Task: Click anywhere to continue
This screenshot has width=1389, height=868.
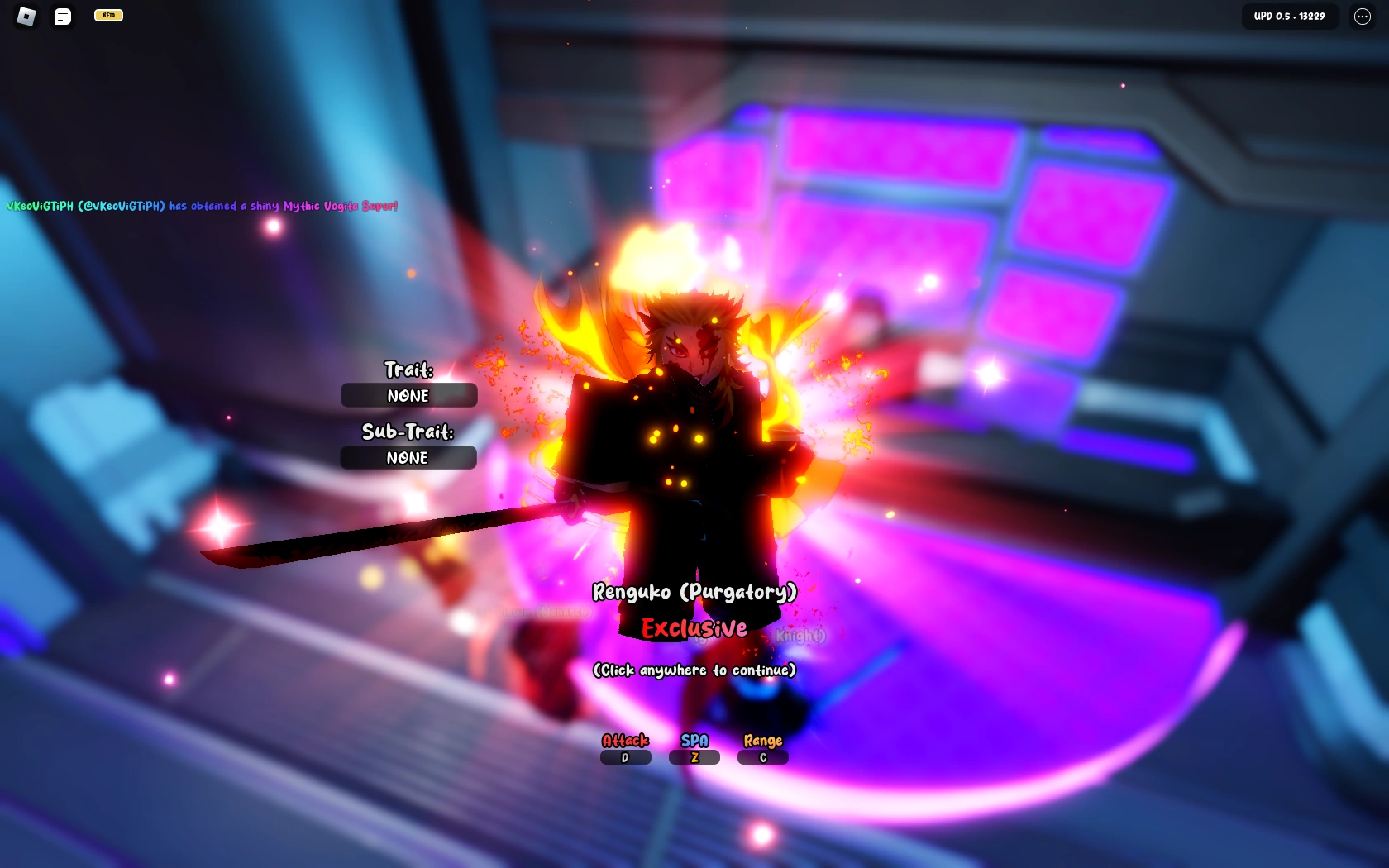Action: (x=693, y=670)
